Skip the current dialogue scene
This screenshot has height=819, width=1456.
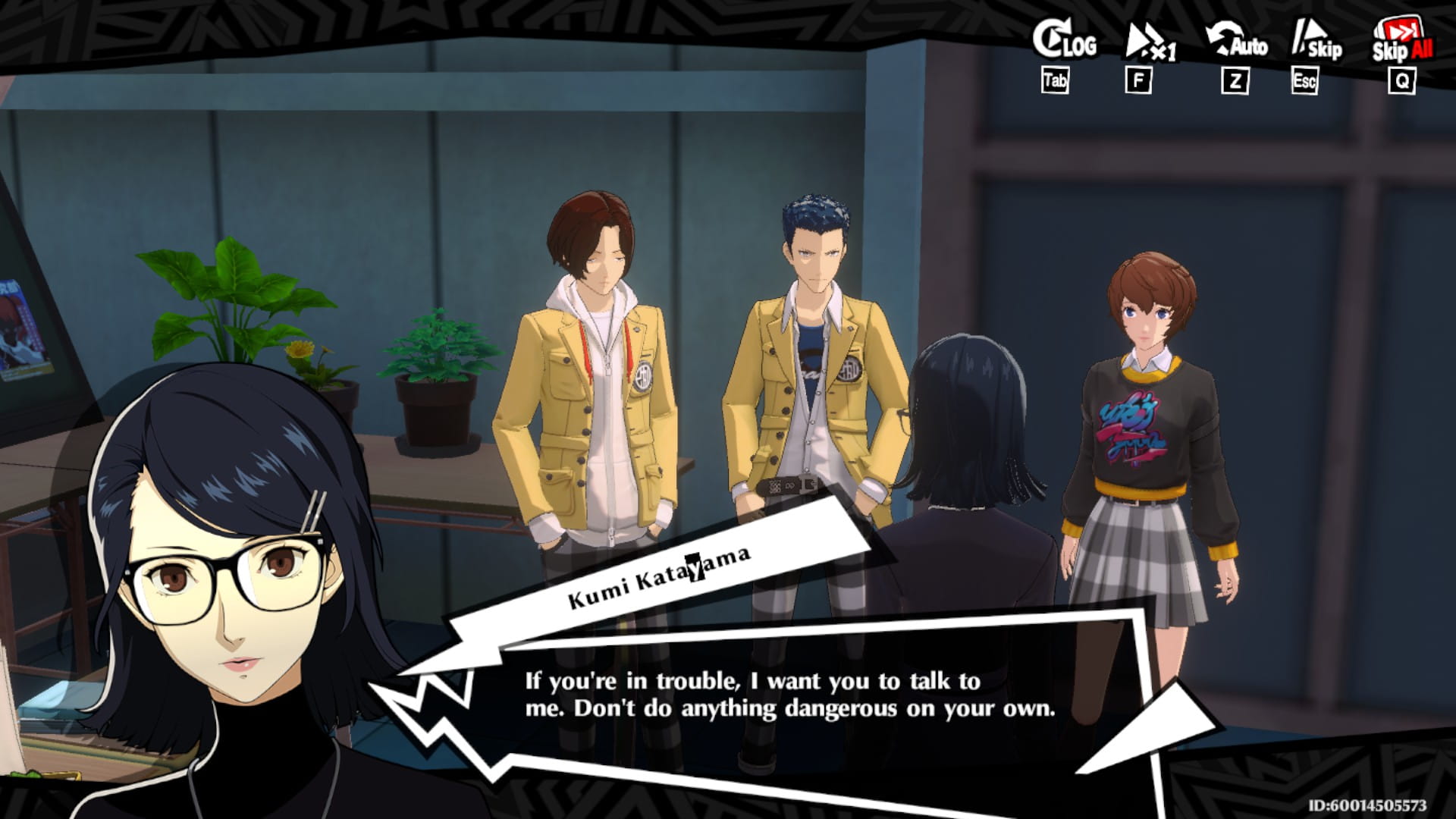coord(1316,42)
